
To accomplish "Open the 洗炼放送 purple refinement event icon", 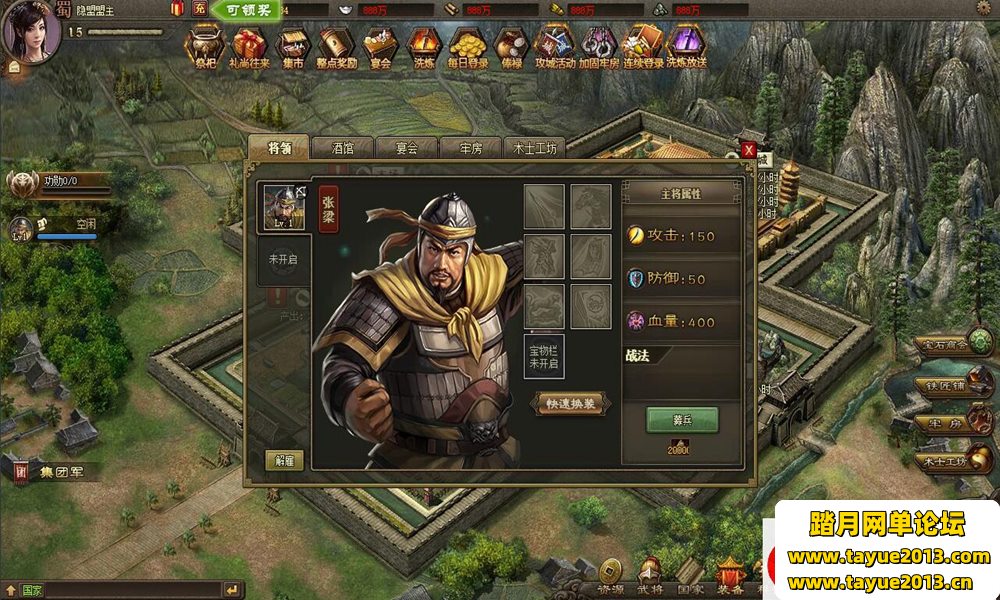I will 685,46.
